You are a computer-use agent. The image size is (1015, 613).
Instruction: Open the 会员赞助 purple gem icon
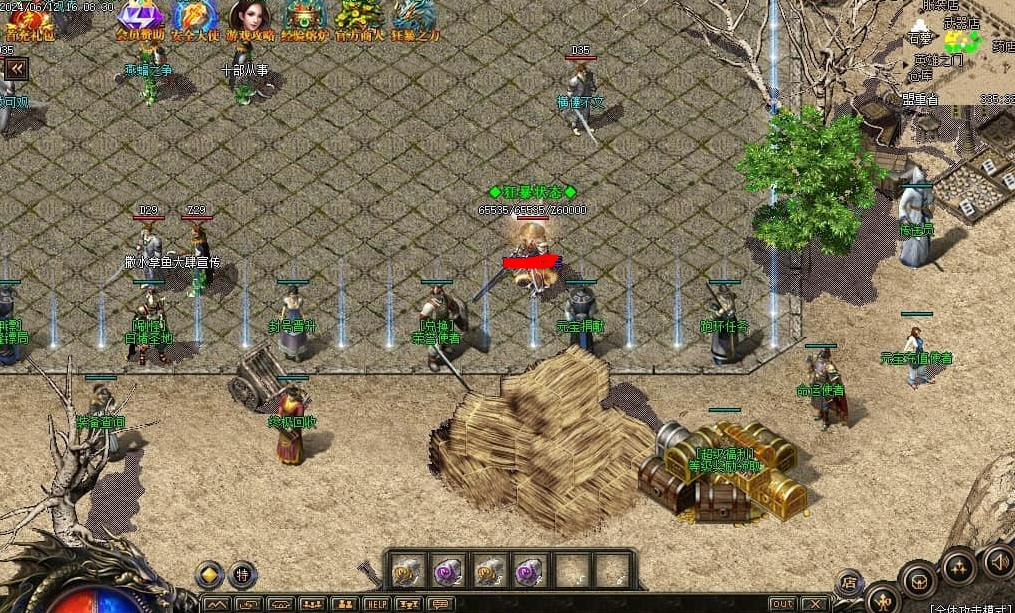(x=140, y=18)
